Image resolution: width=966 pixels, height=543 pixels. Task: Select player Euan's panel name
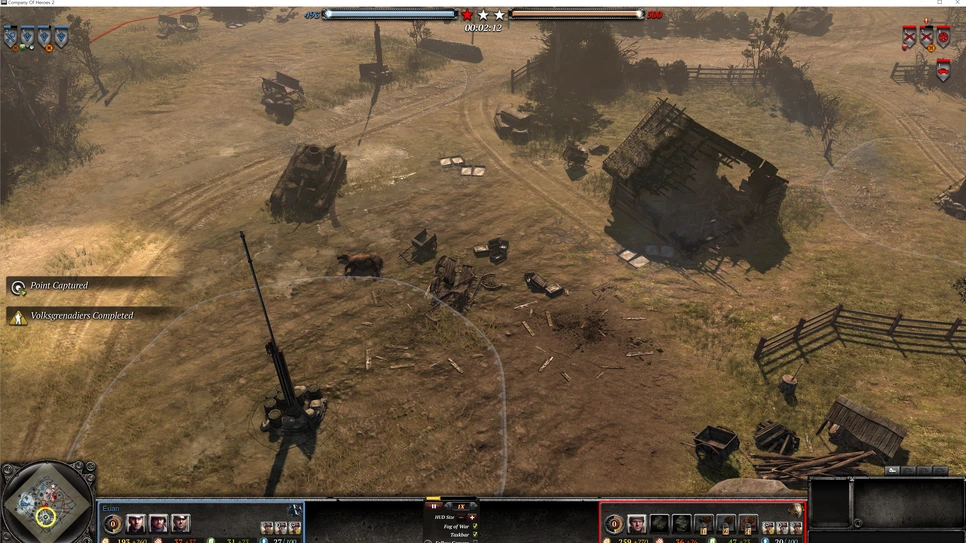[x=111, y=509]
